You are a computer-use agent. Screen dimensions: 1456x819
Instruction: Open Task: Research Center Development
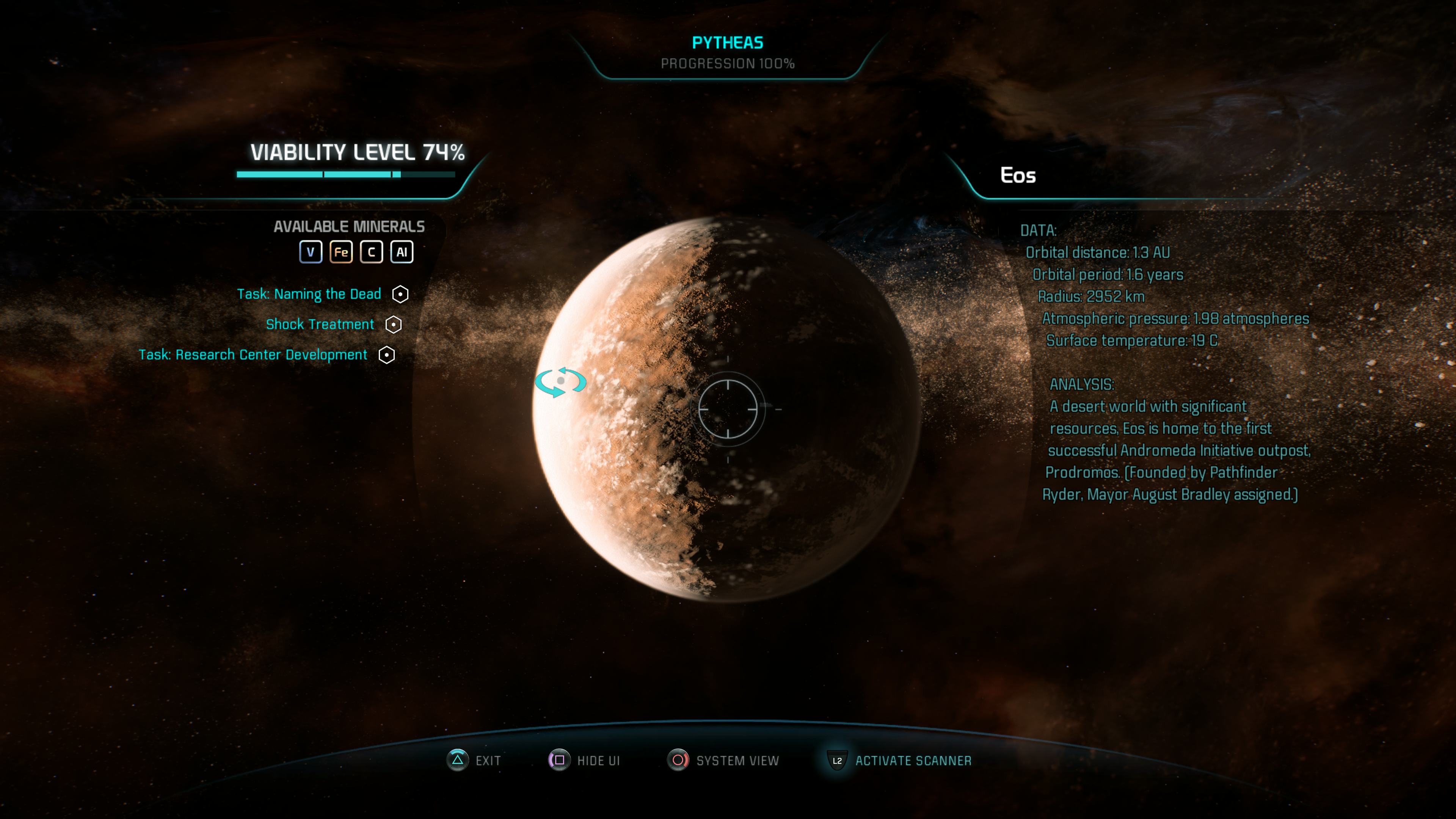[253, 355]
